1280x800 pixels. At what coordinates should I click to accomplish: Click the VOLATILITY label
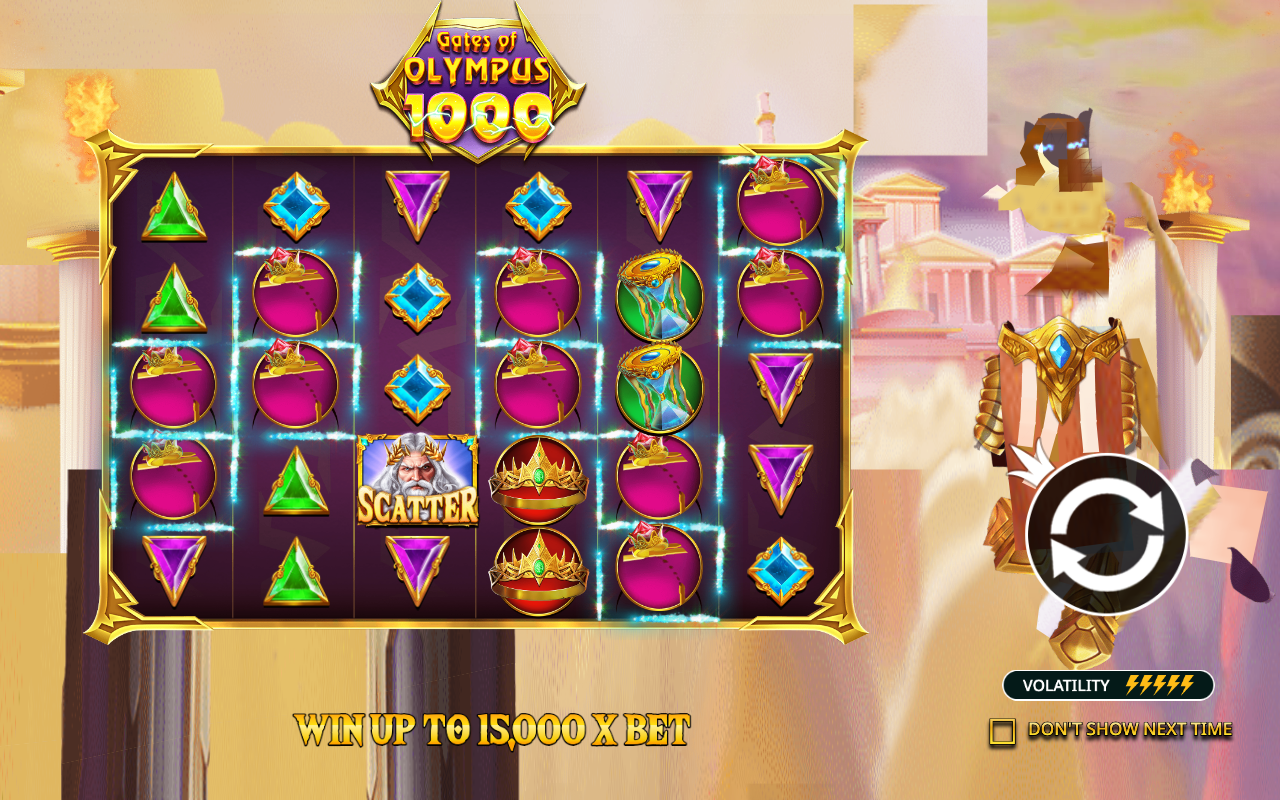(1063, 685)
